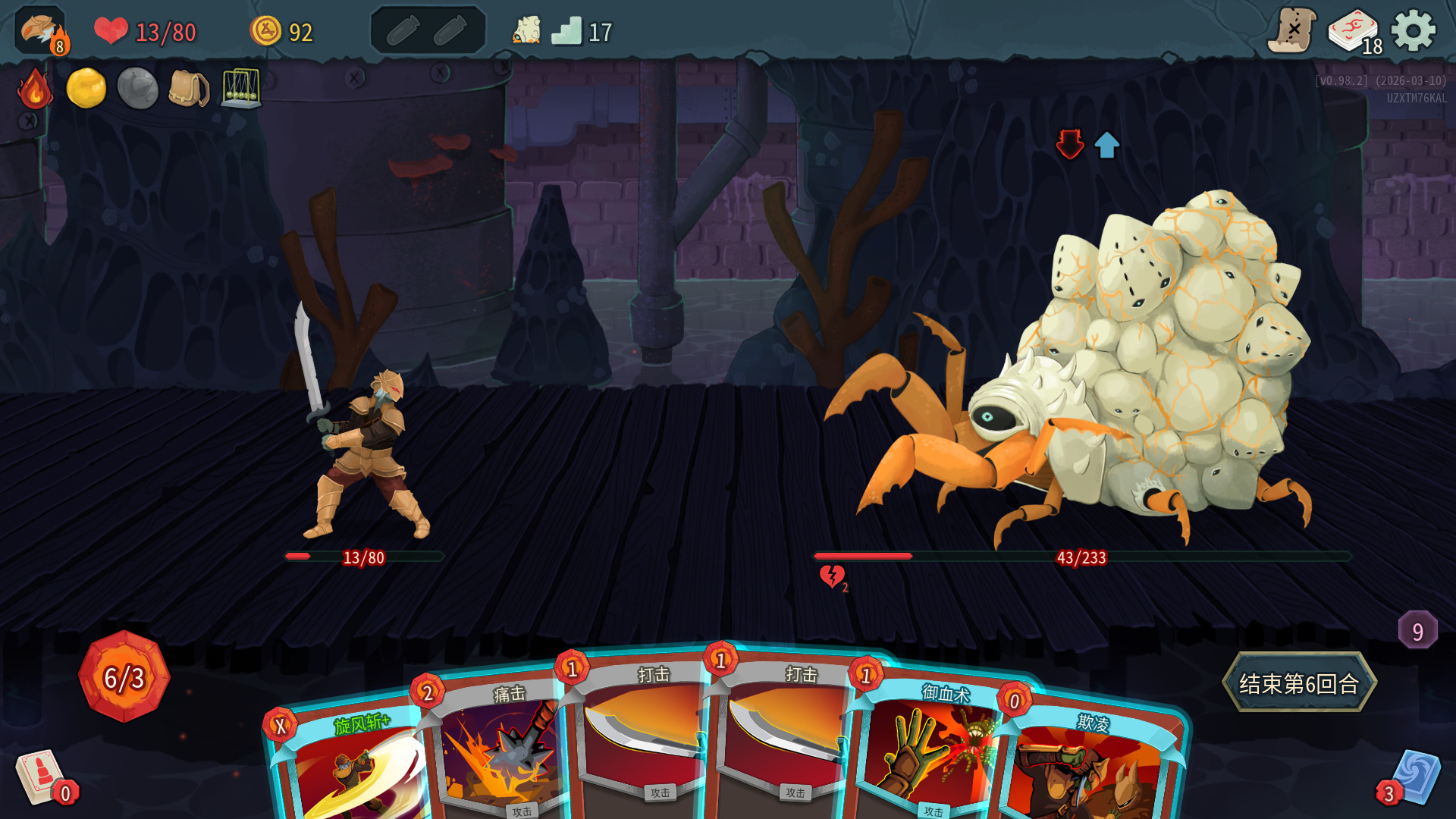This screenshot has width=1456, height=819.
Task: Inspect the golden nugget relic
Action: point(86,88)
